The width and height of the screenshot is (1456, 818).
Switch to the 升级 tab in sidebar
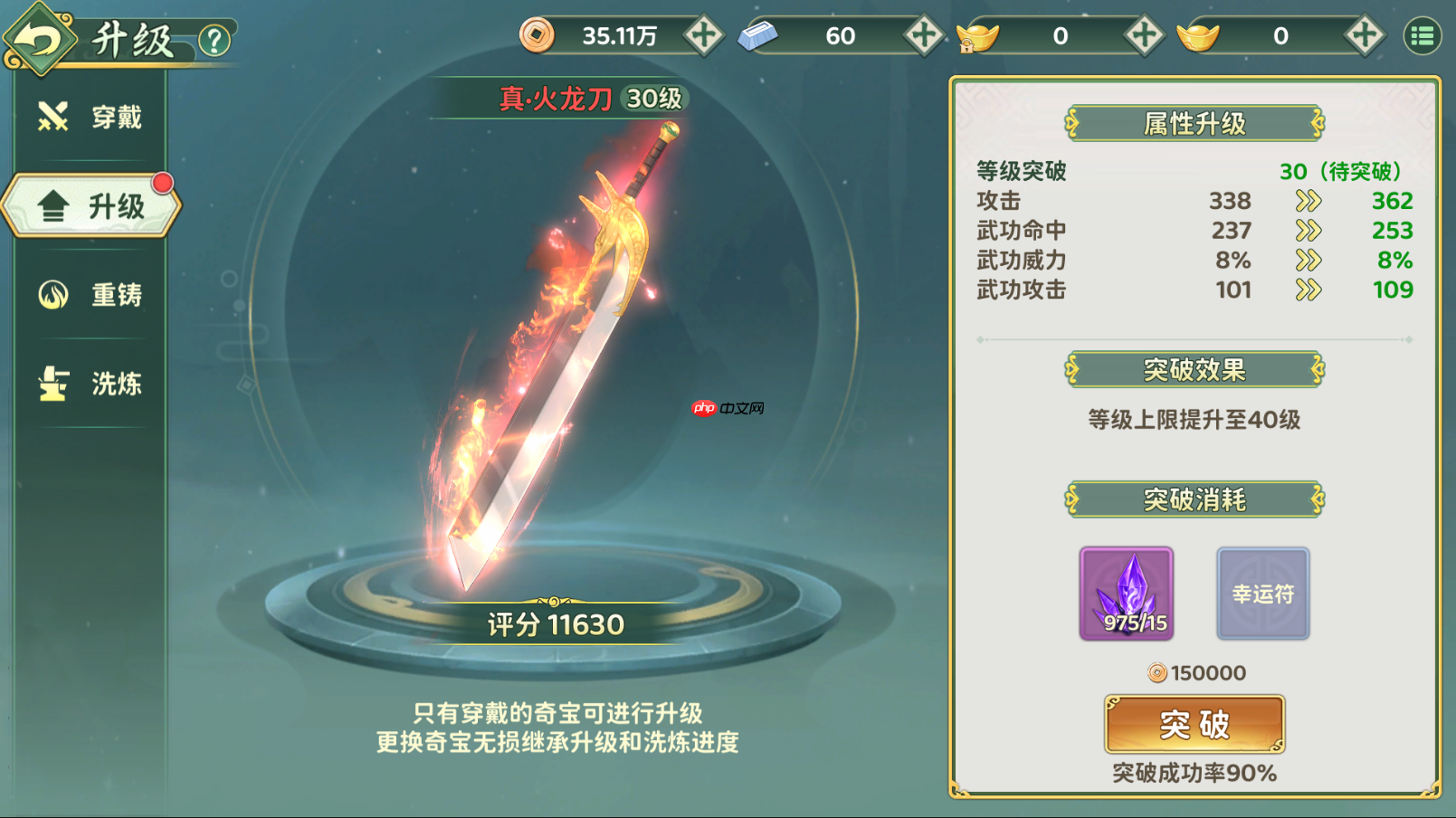[90, 205]
